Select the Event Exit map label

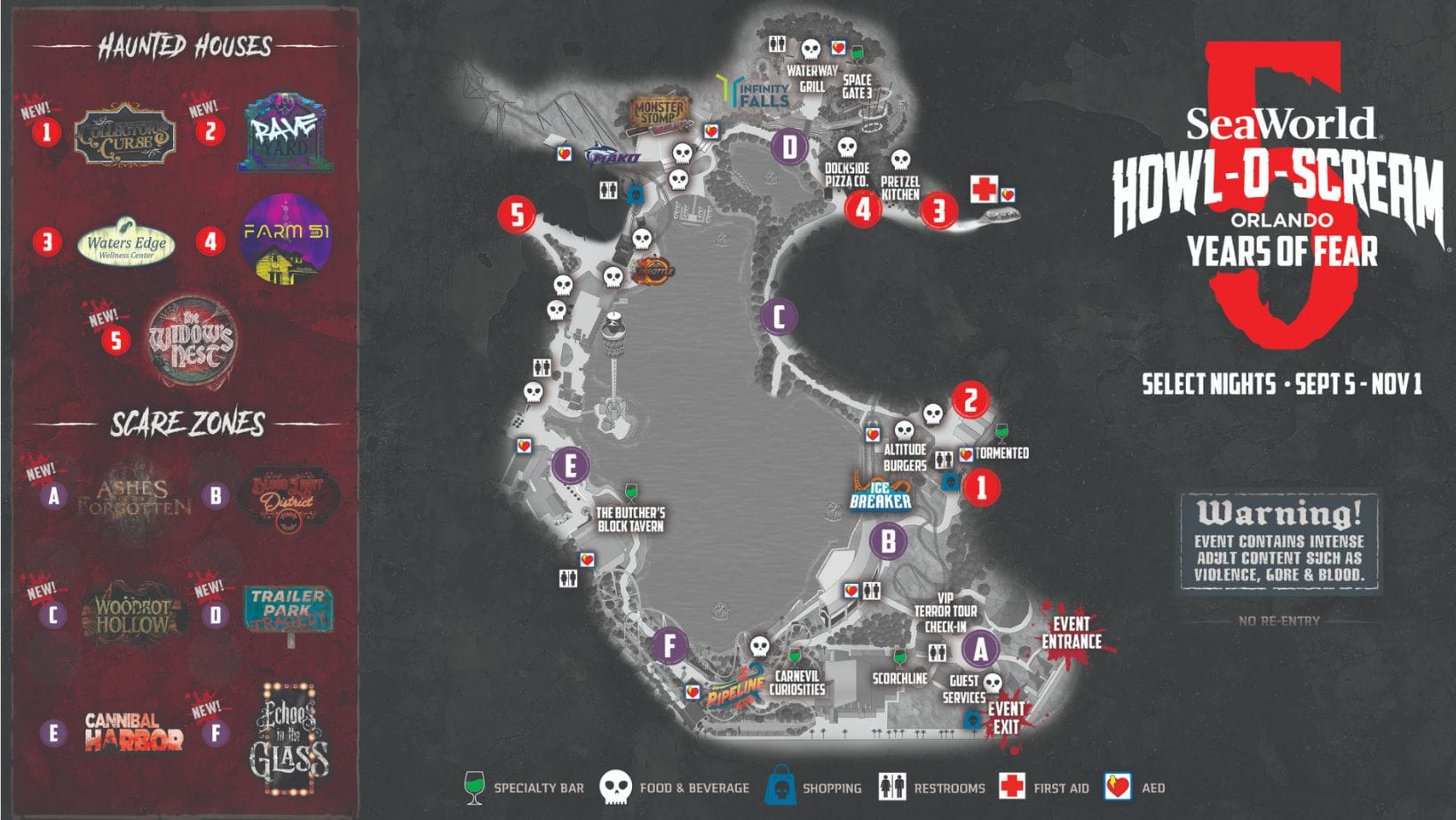point(1006,718)
